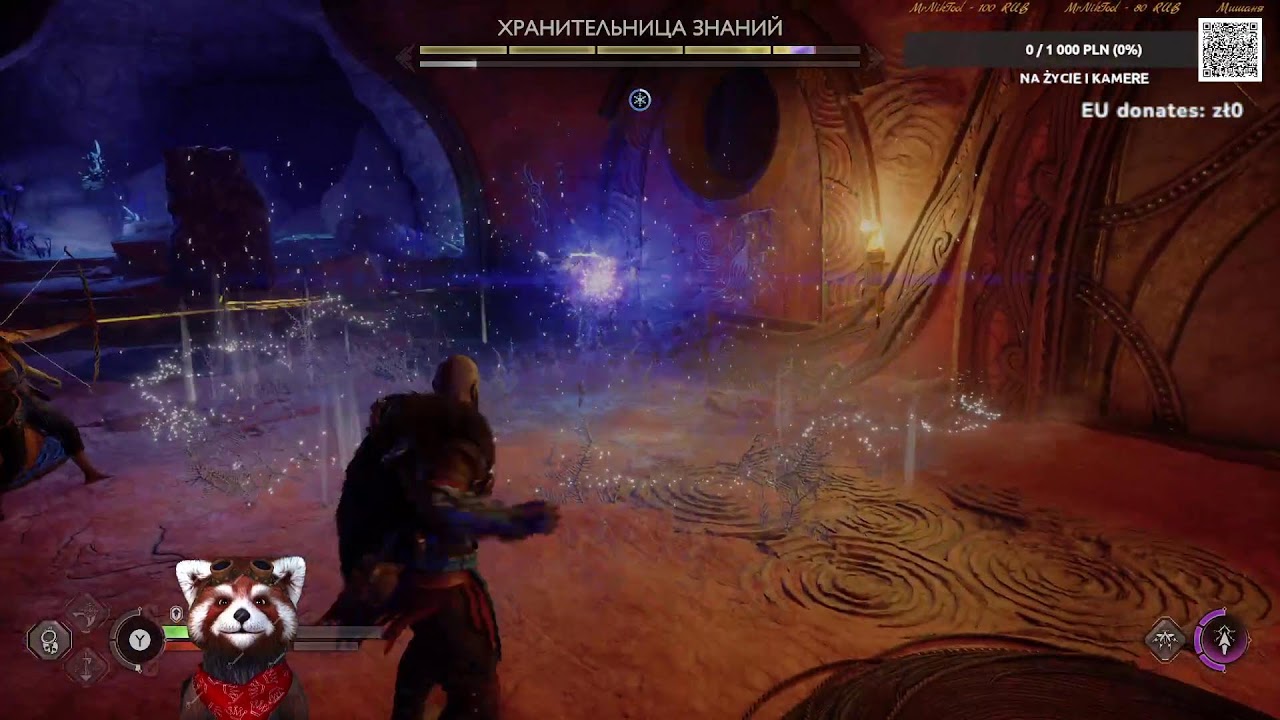Select the diamond runic summon icon

coord(1165,639)
